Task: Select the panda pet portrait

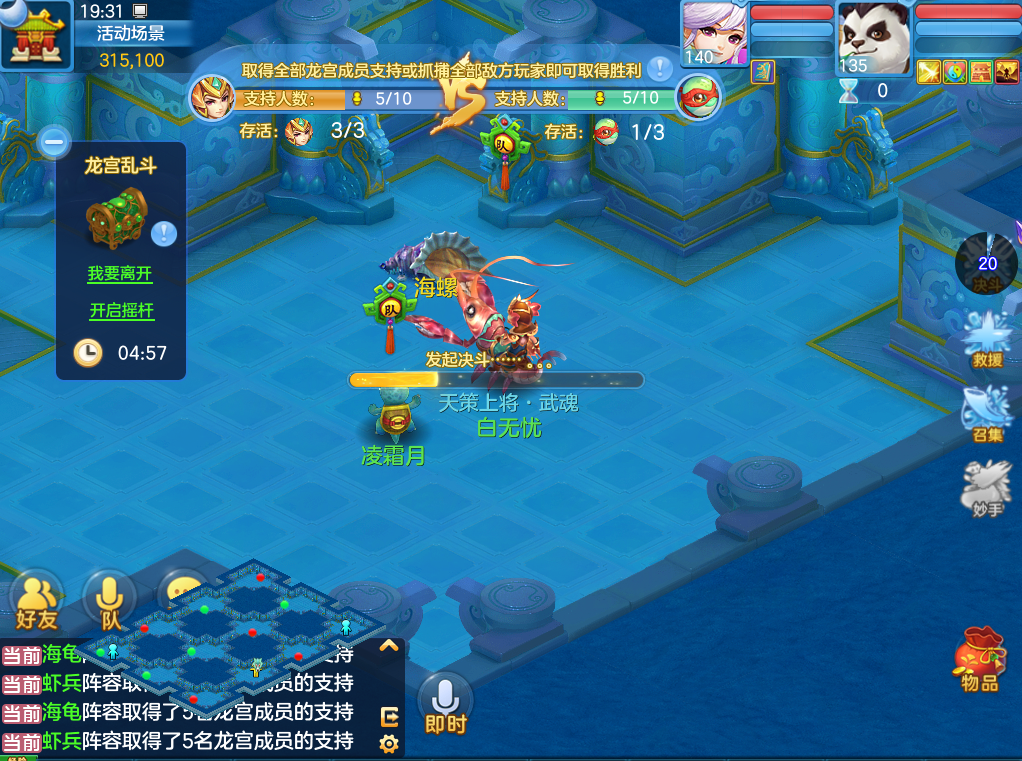Action: (873, 38)
